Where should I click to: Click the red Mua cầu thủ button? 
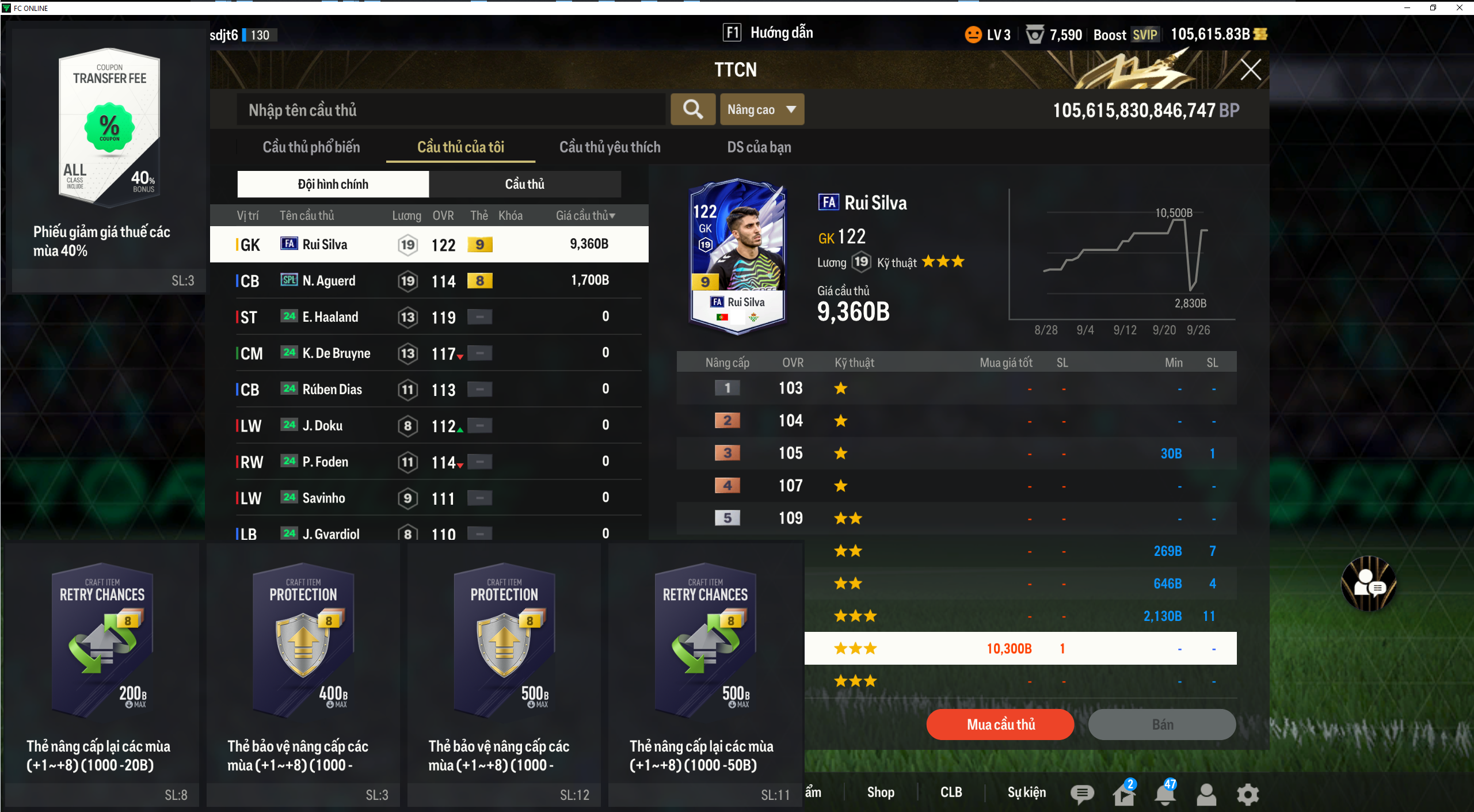tap(1000, 725)
